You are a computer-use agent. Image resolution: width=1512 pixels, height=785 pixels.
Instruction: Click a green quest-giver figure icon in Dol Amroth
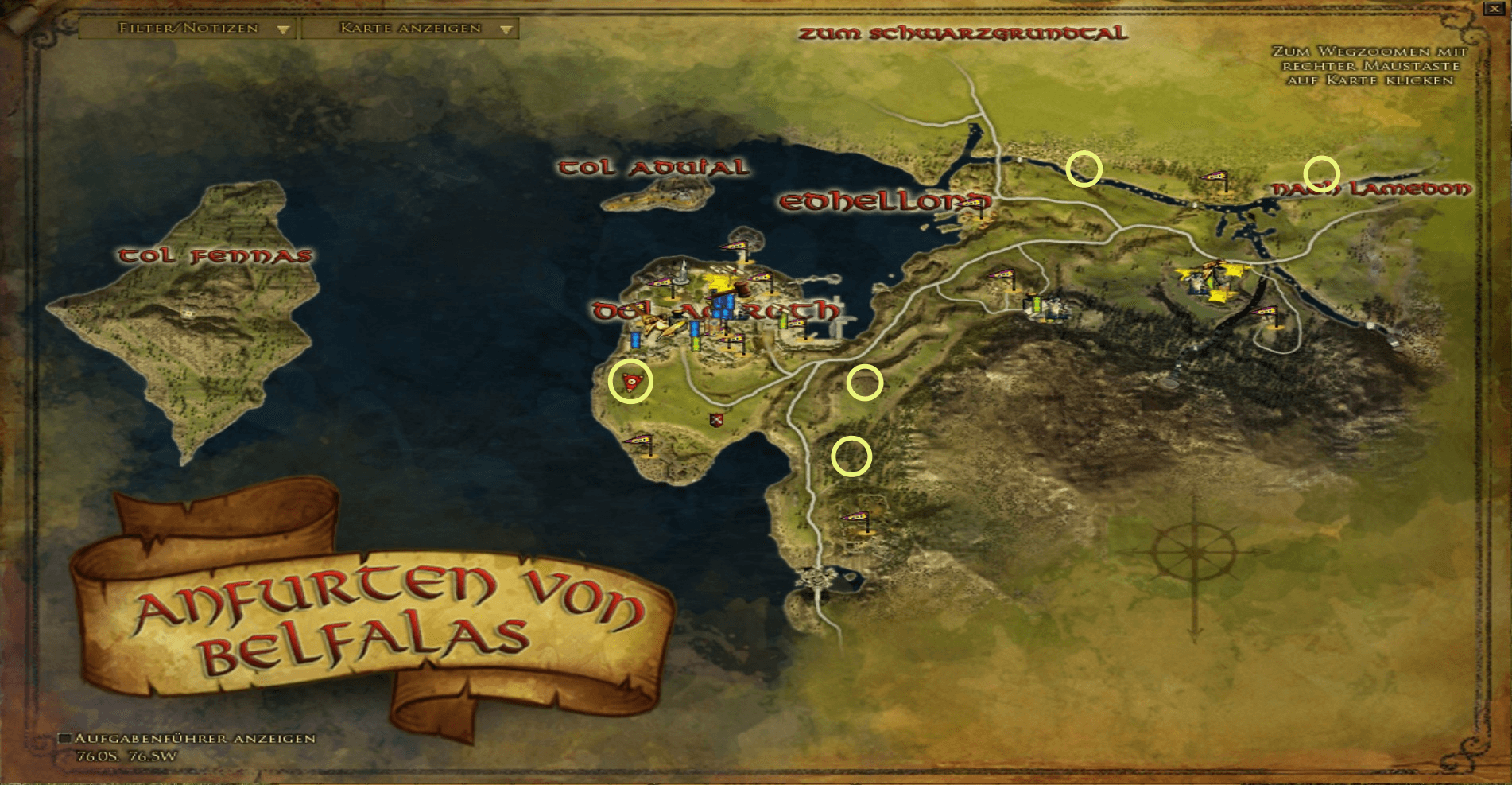[x=696, y=343]
